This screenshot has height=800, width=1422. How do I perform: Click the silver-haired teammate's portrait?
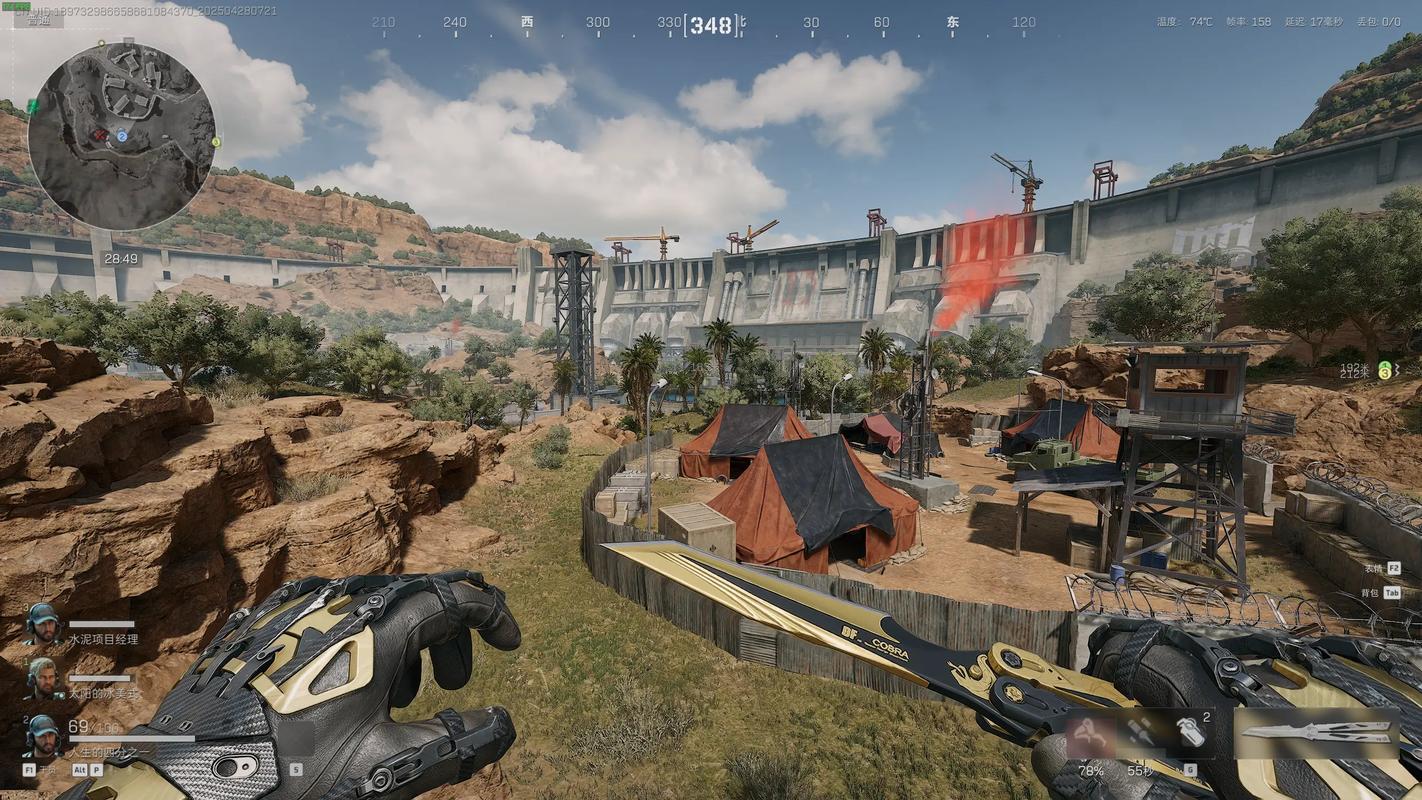42,679
